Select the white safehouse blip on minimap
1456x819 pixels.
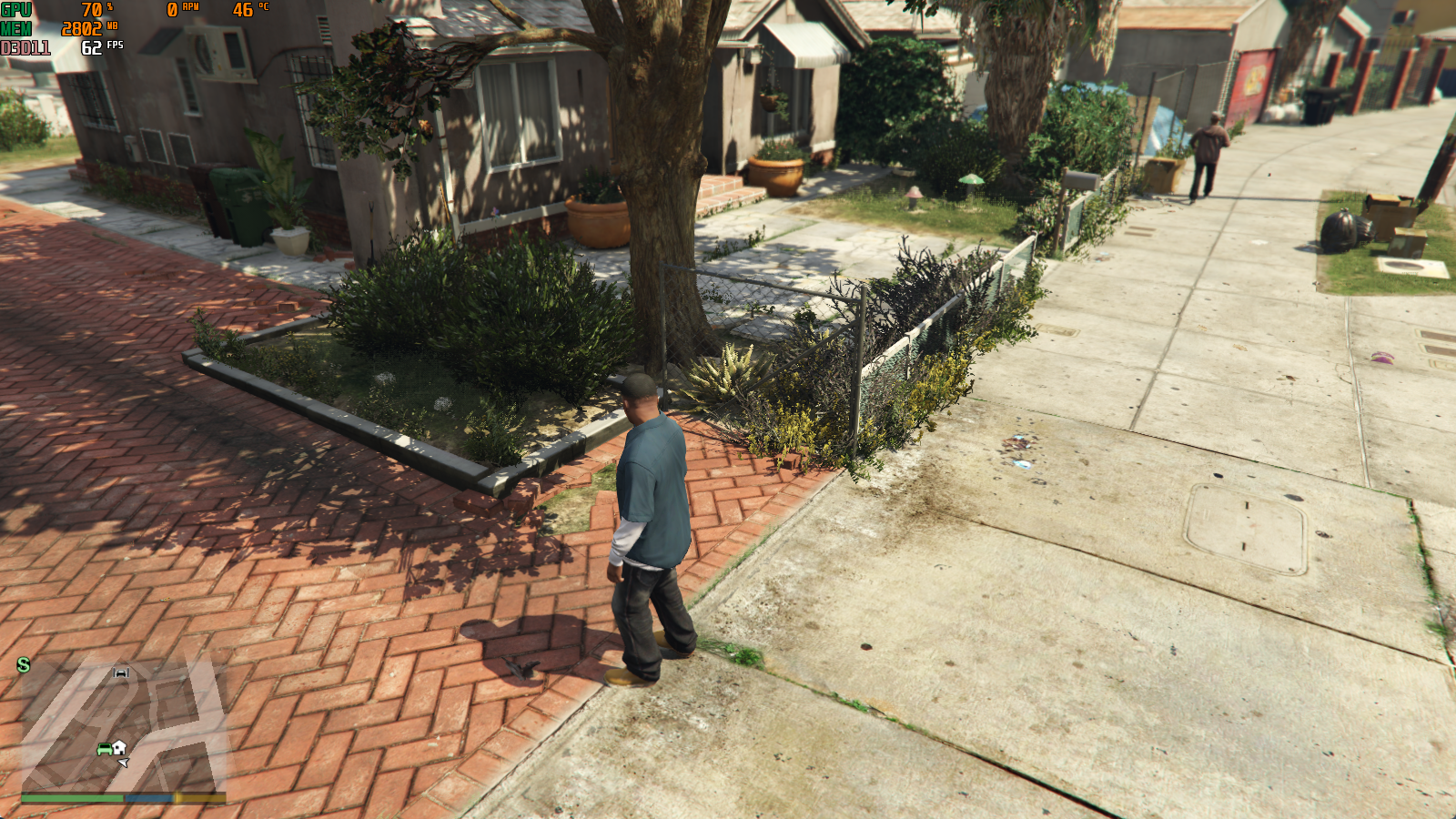pyautogui.click(x=119, y=747)
